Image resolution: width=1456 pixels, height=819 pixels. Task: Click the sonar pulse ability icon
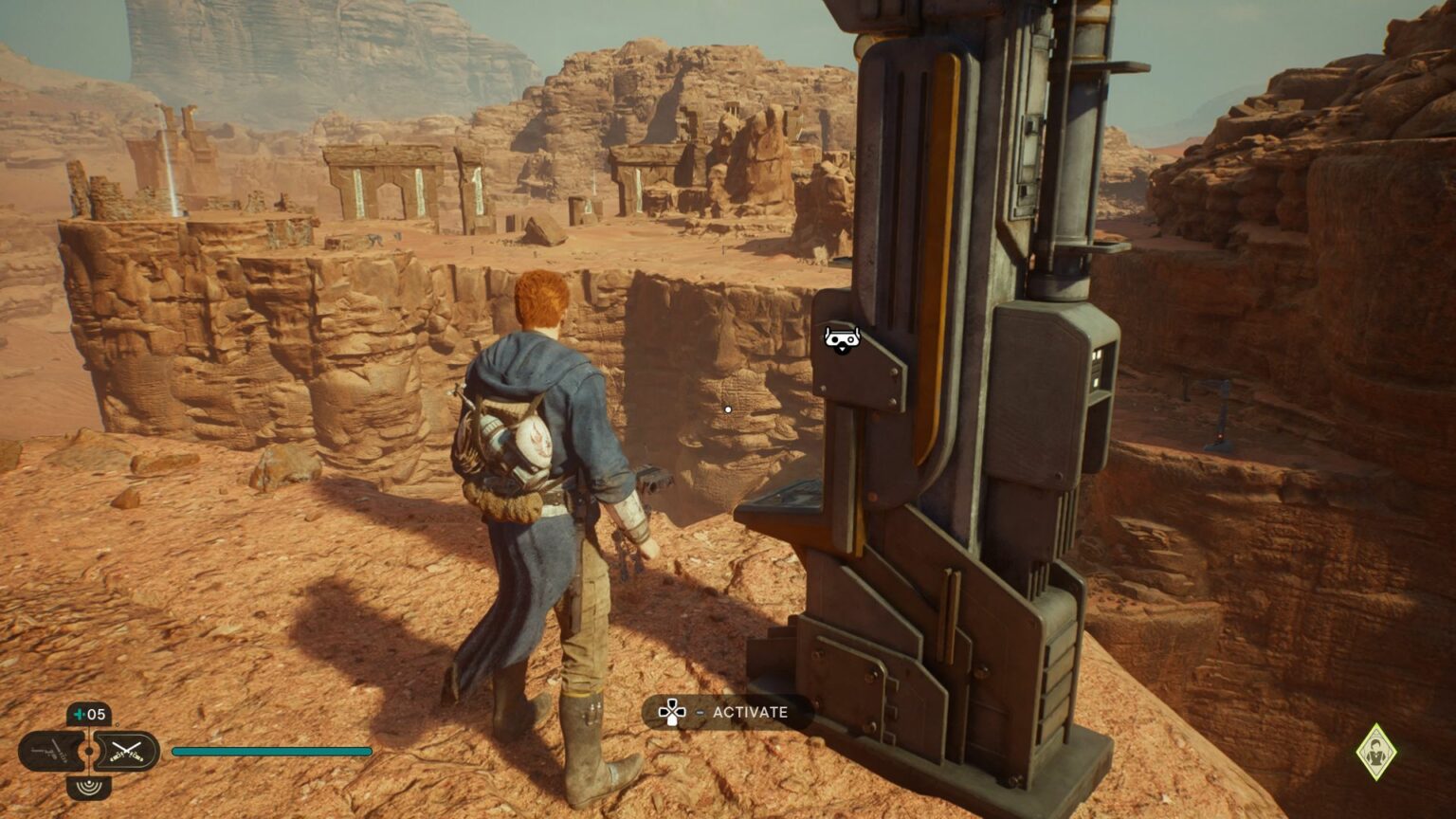(88, 788)
